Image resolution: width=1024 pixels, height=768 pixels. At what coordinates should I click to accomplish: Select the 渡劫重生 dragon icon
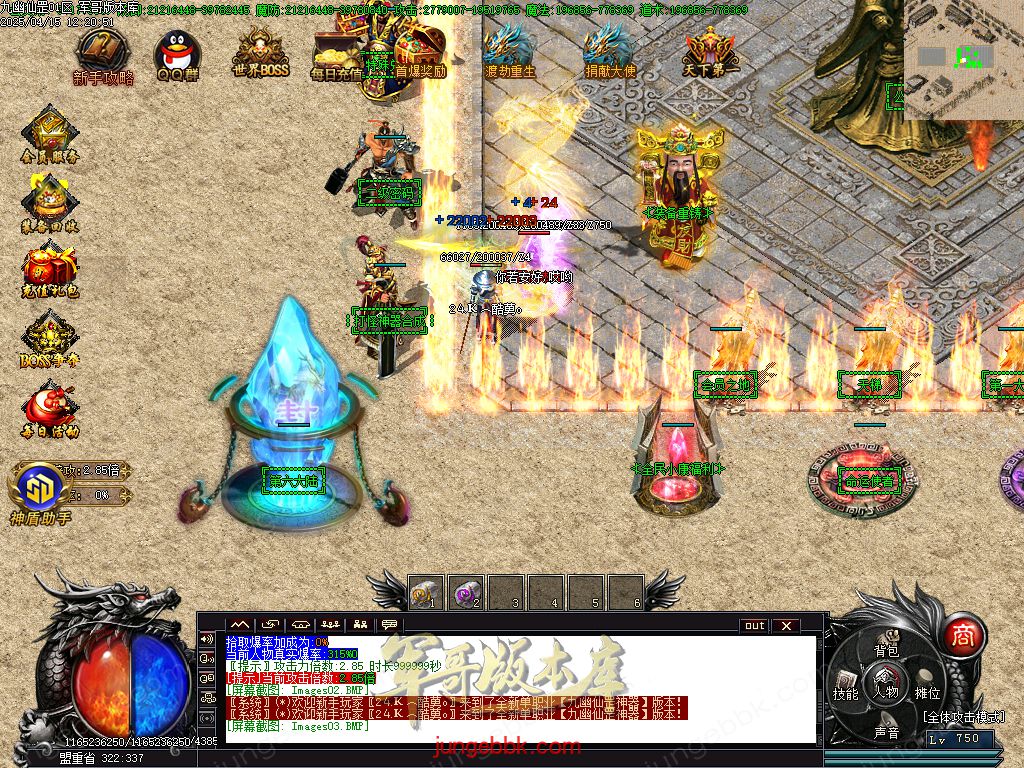510,48
